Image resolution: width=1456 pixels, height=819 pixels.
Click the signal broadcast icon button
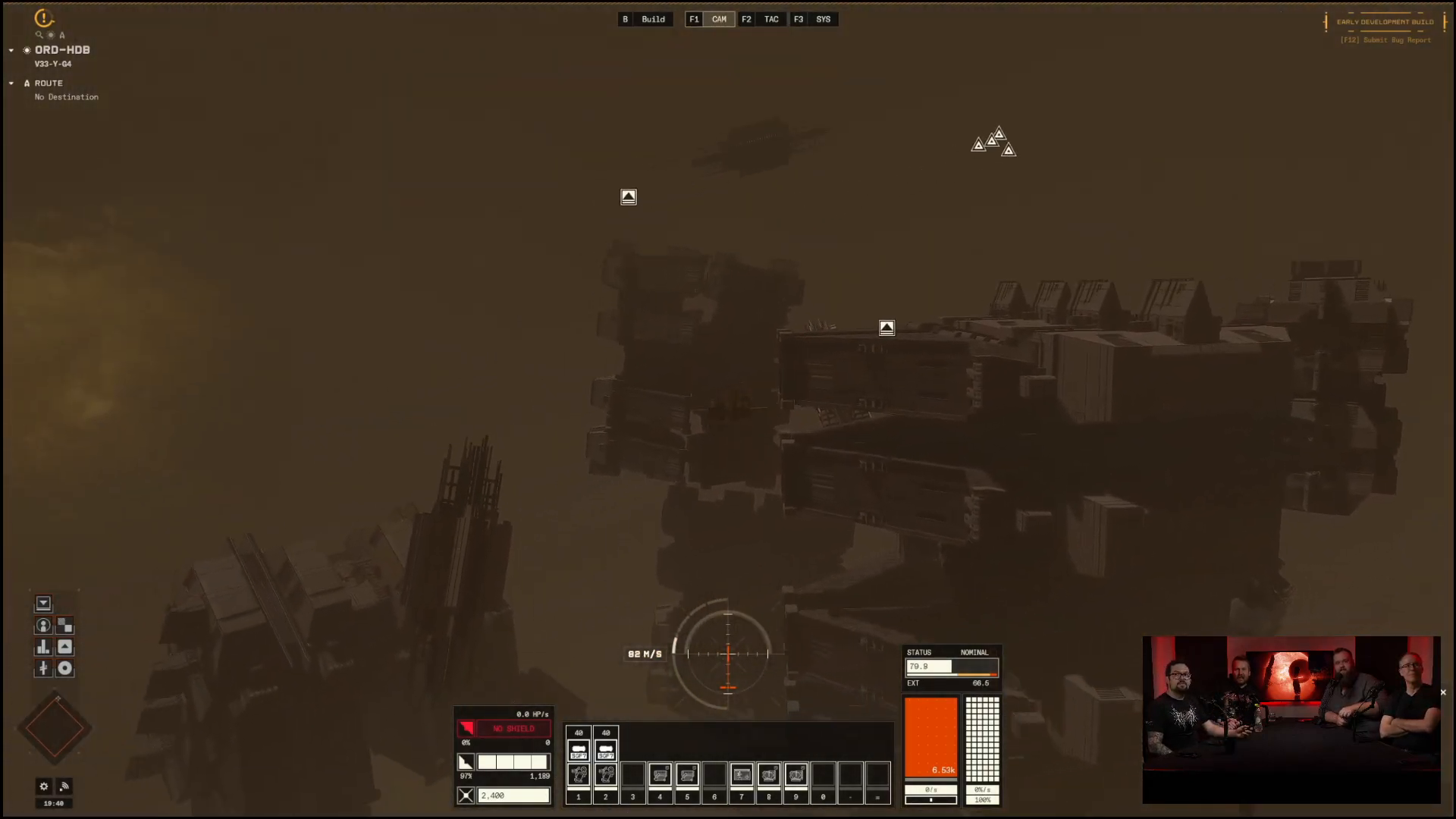(64, 786)
